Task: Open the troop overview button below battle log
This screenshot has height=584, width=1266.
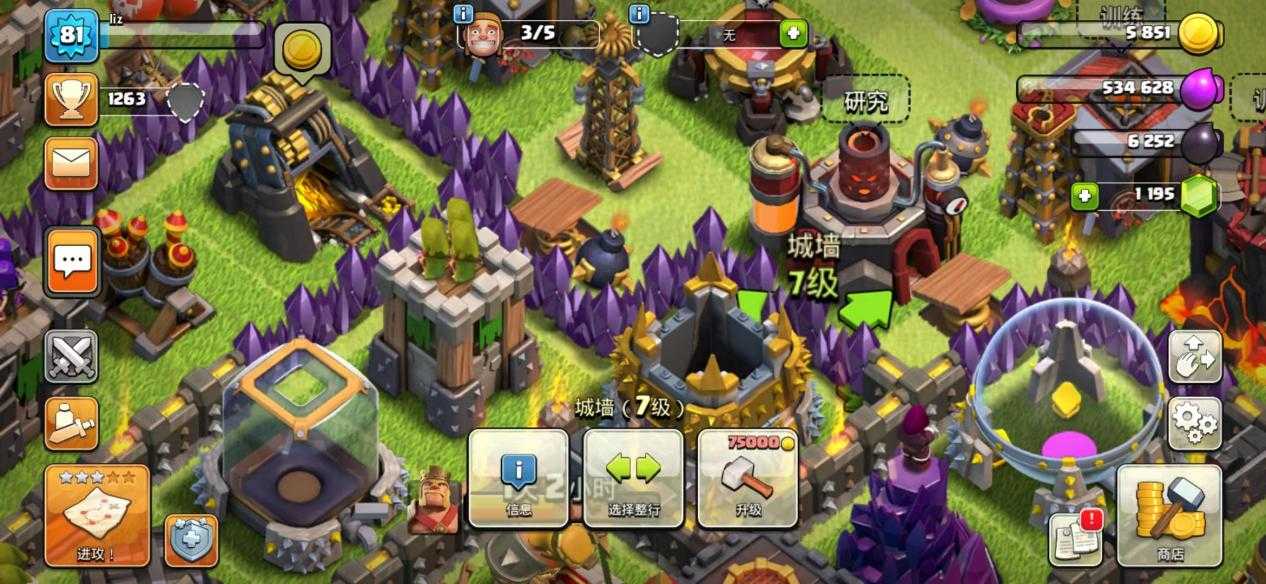Action: 72,423
